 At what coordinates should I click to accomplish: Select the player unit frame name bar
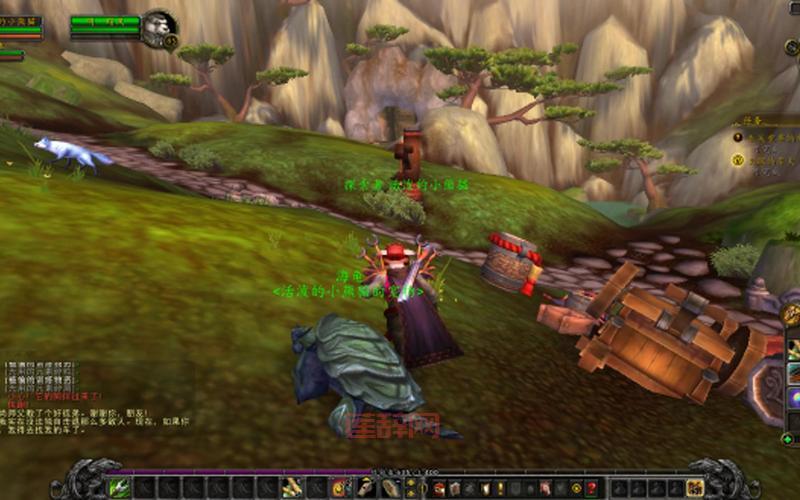click(x=20, y=21)
